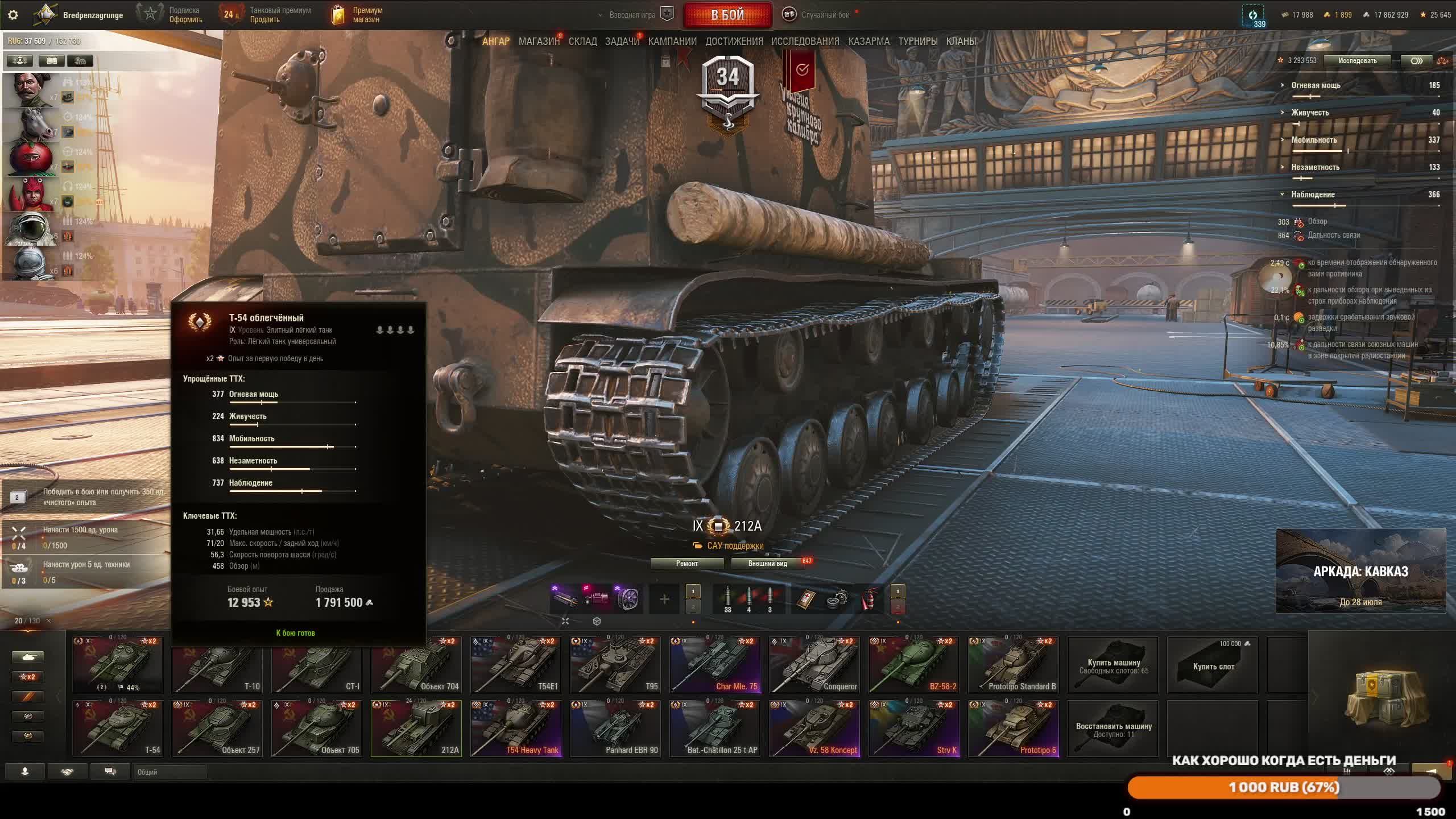
Task: Open the settings gear menu
Action: tap(13, 15)
